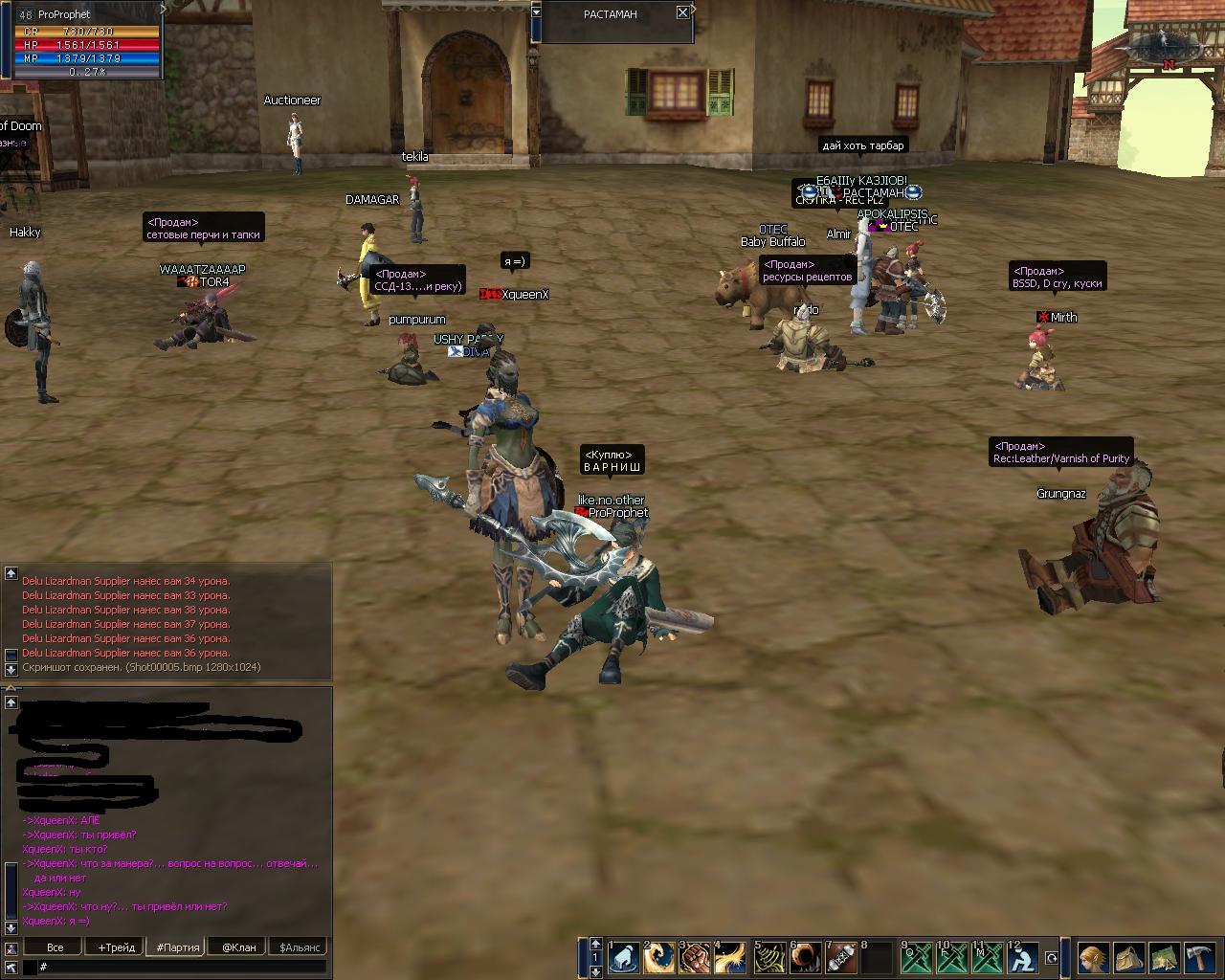Screen dimensions: 1225x980
Task: Use the pick-up hand skill in slot 1
Action: pos(624,957)
